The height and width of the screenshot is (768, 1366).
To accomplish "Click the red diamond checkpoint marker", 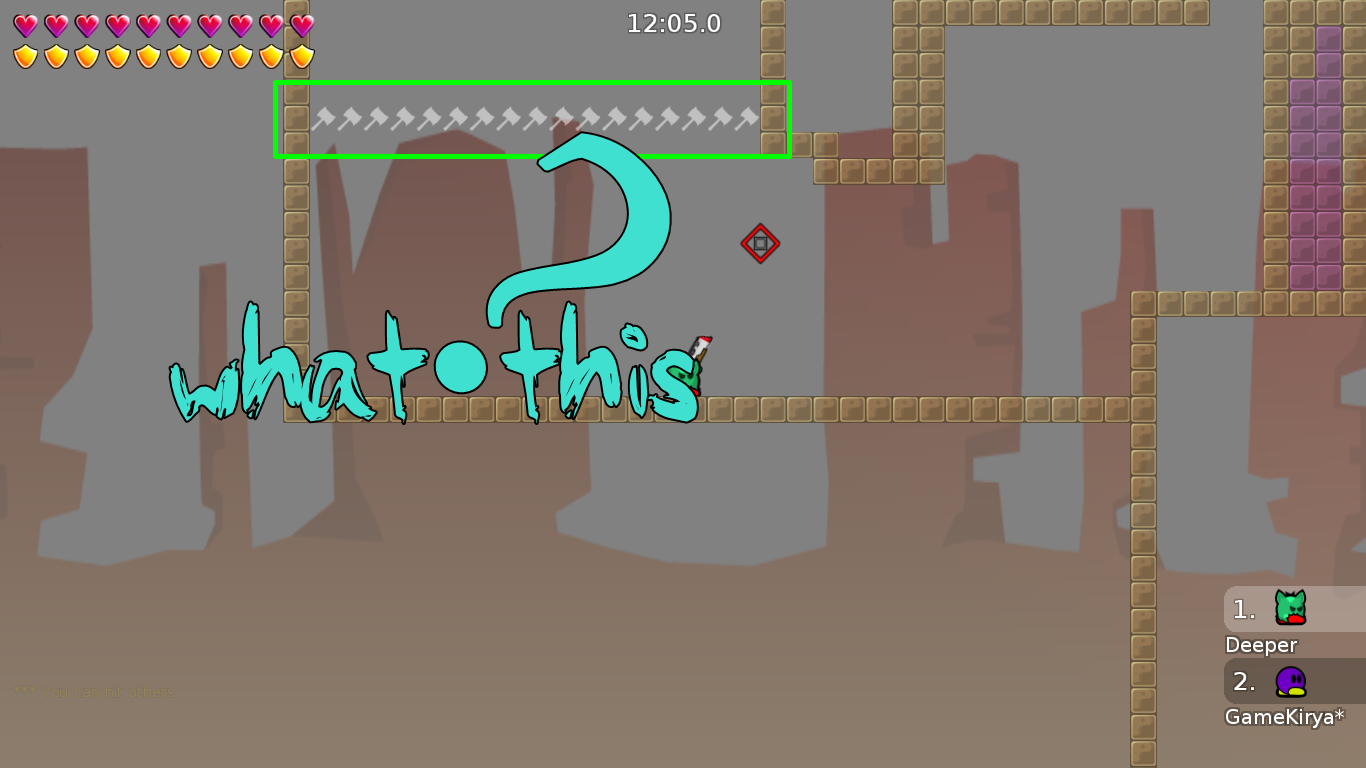I will point(760,243).
